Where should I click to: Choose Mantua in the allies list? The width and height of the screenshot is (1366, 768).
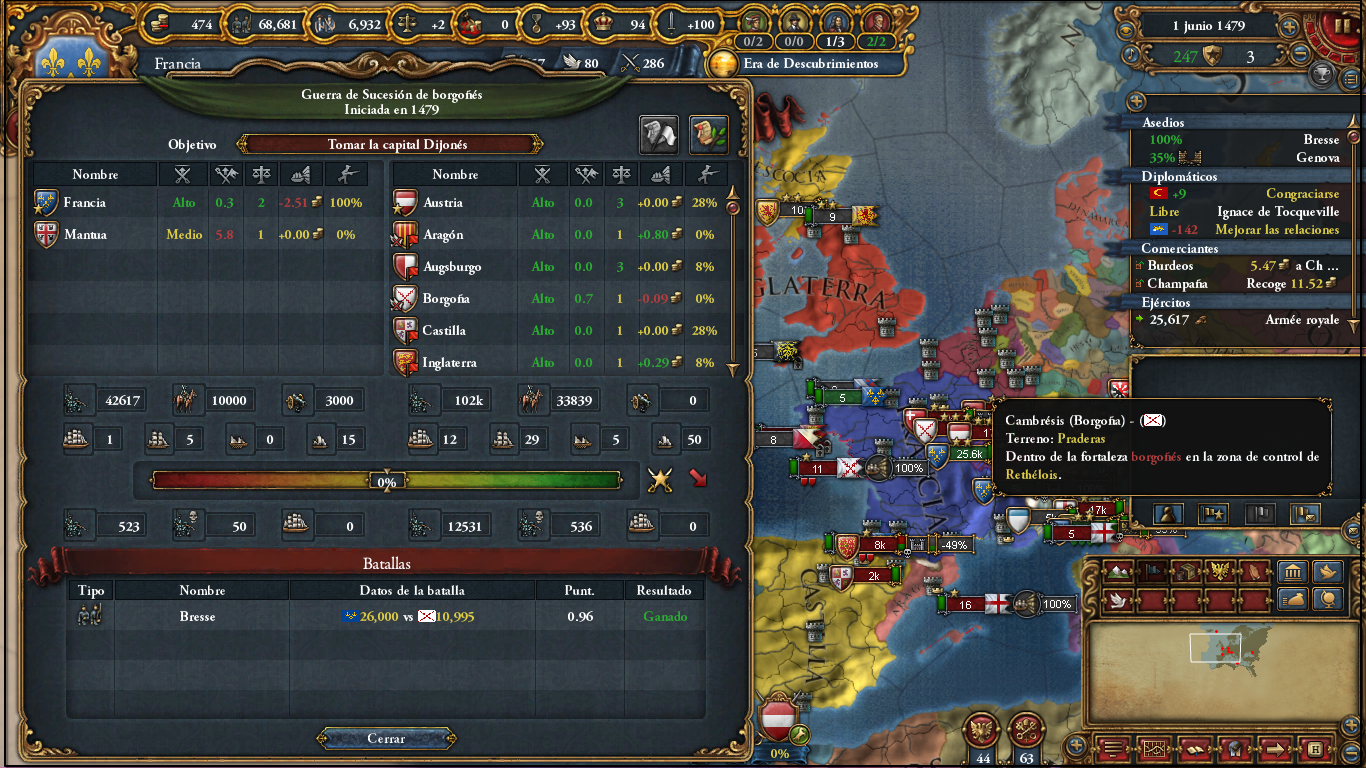(85, 235)
